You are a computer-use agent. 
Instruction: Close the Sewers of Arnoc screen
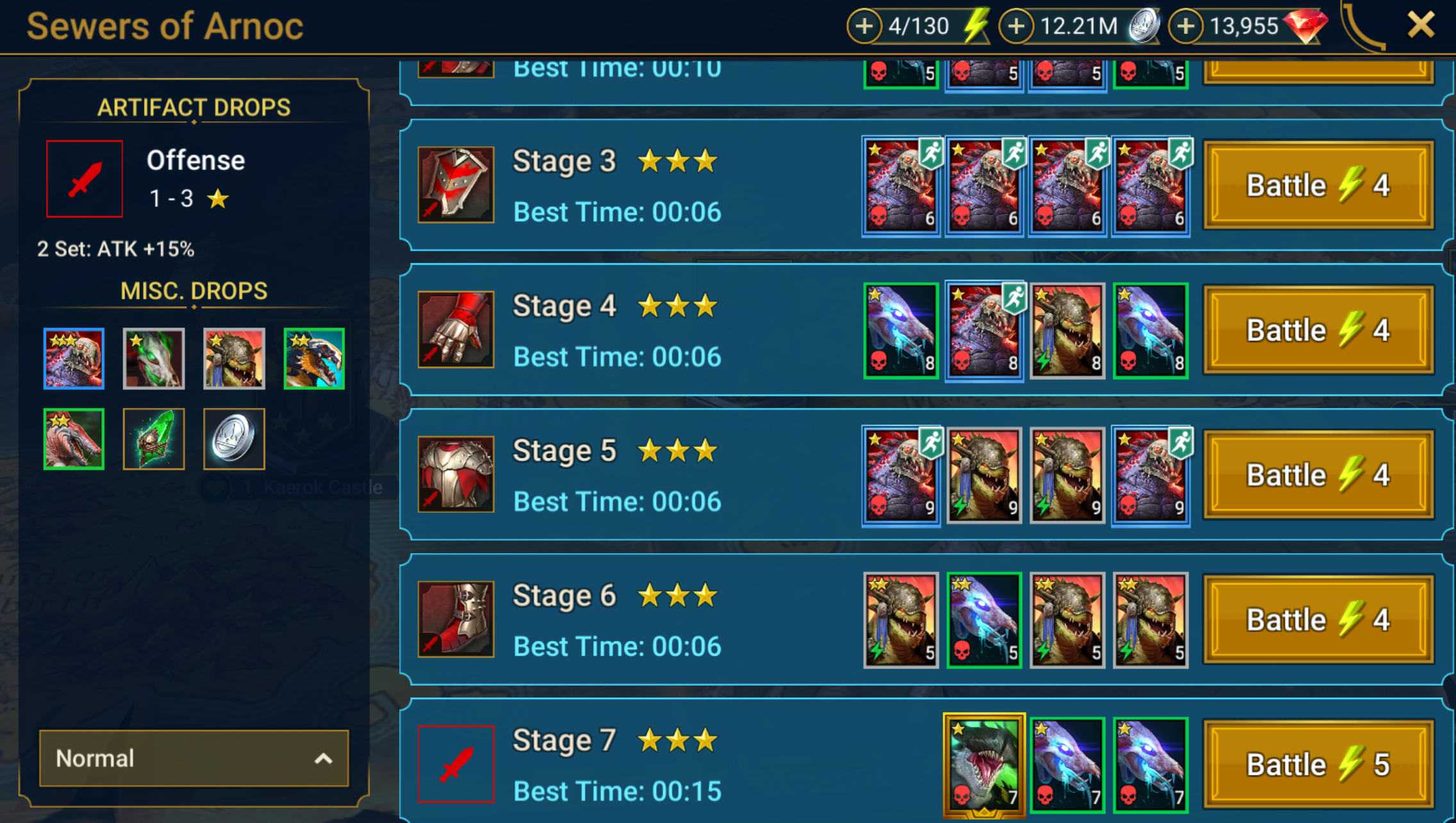1420,26
